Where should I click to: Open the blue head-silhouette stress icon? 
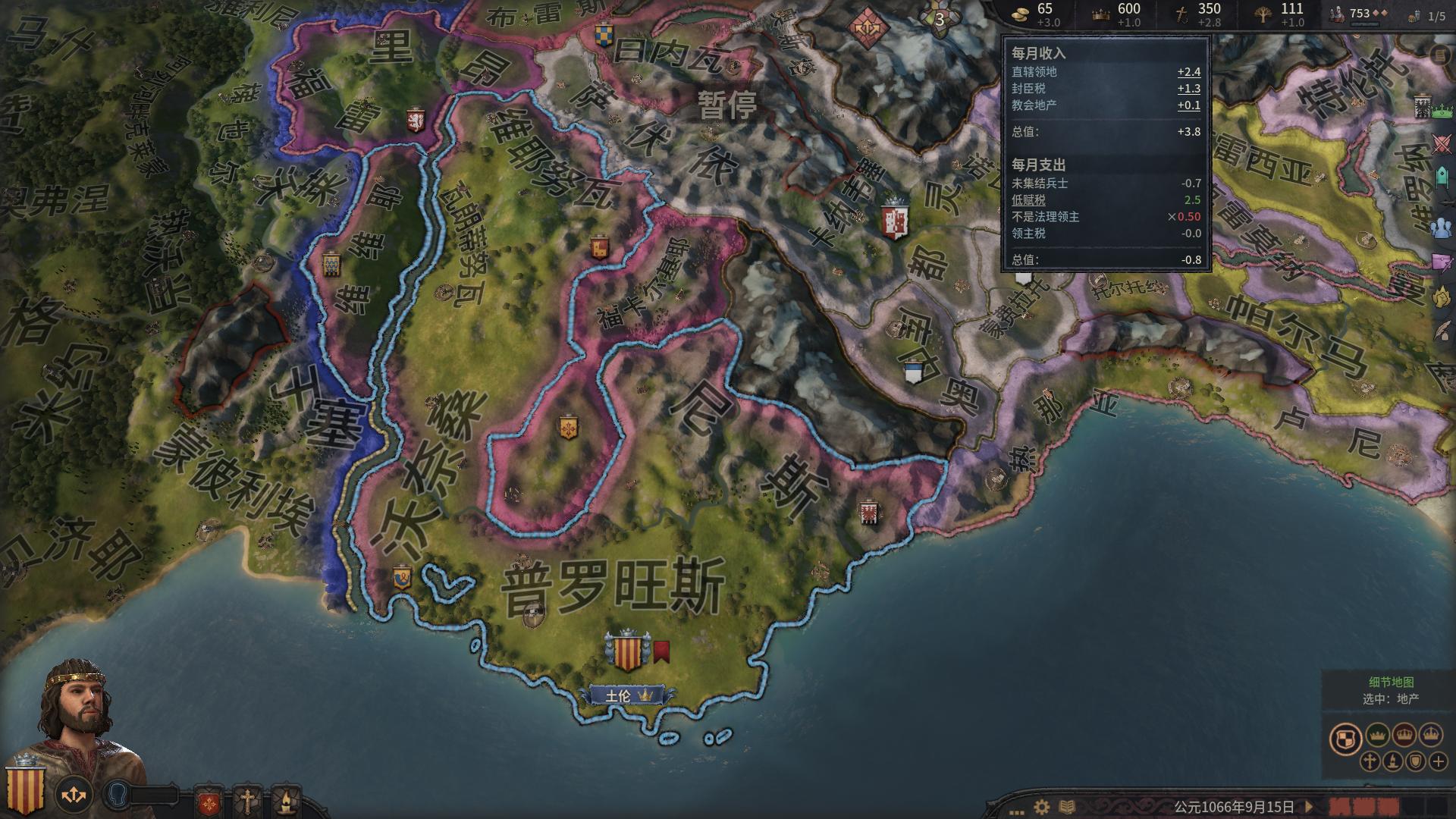point(118,795)
